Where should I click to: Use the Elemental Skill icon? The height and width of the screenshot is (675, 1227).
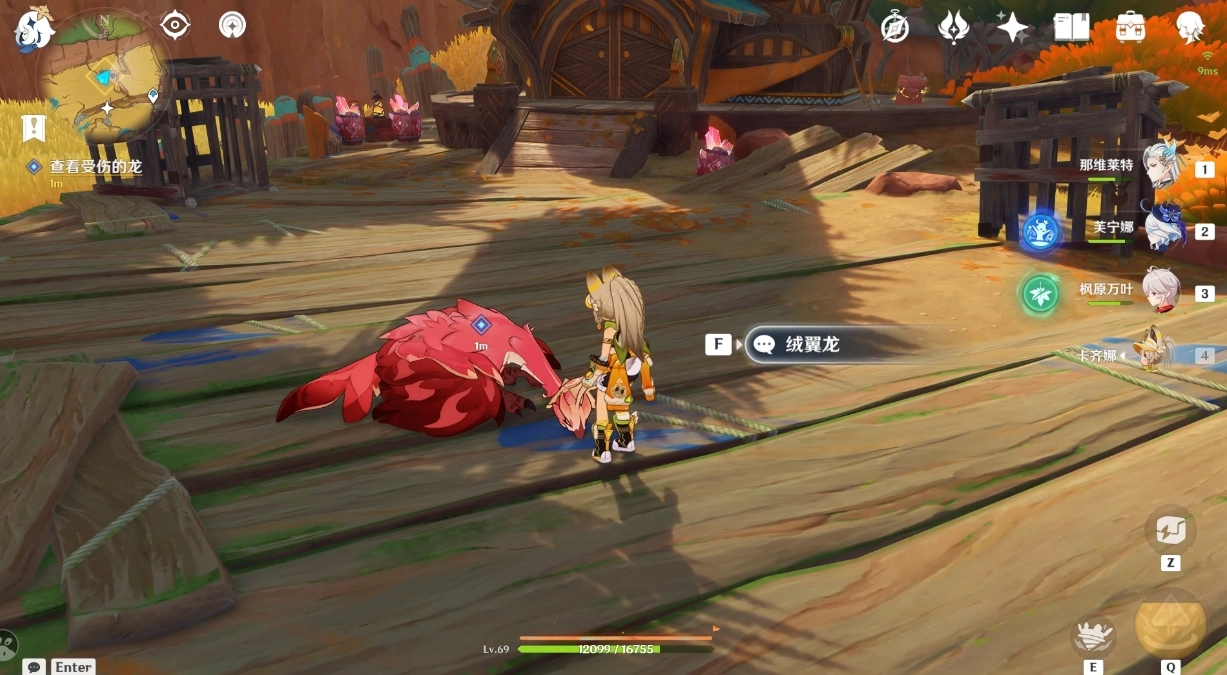1093,635
